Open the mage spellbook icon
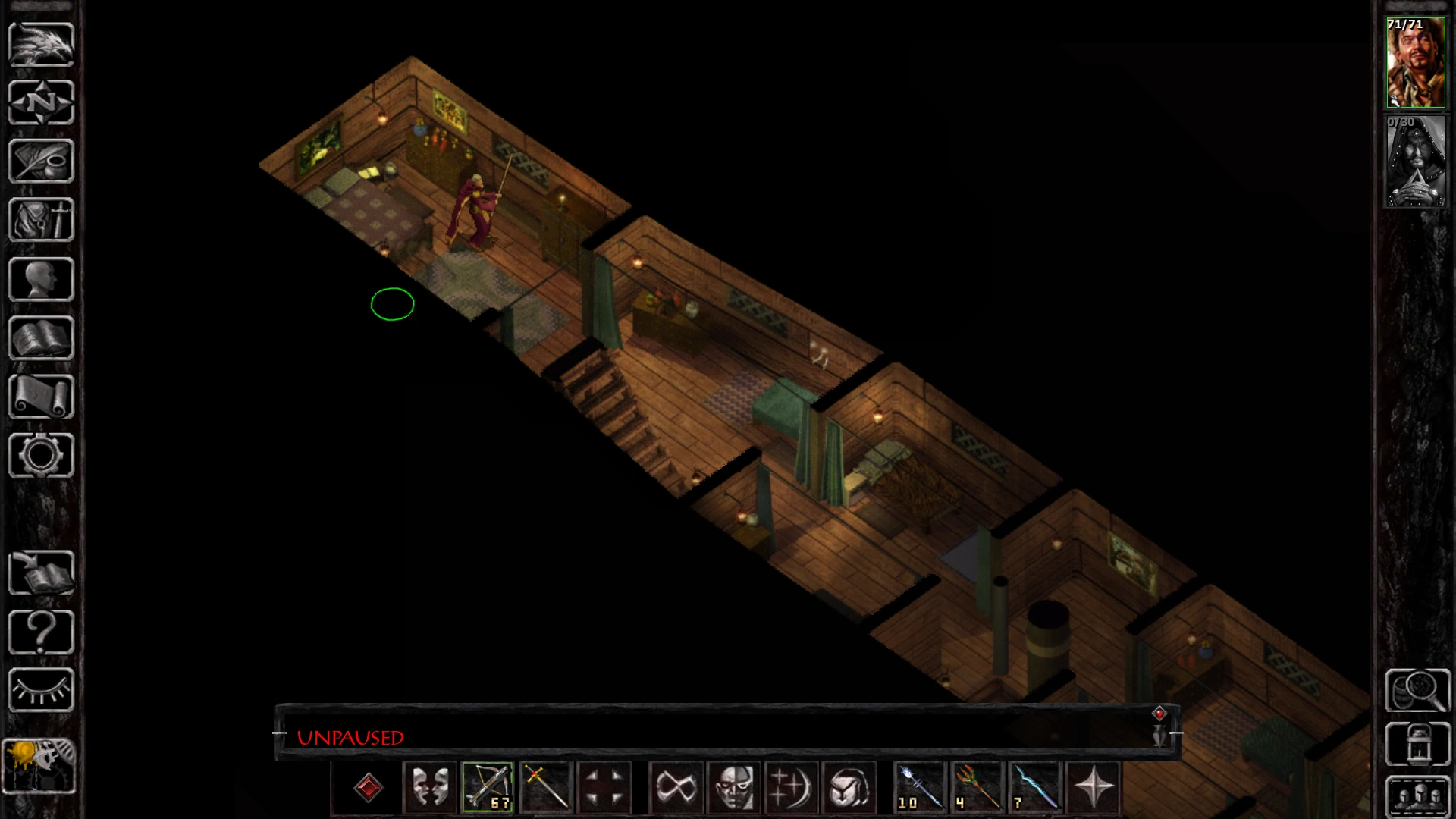The width and height of the screenshot is (1456, 819). point(42,337)
